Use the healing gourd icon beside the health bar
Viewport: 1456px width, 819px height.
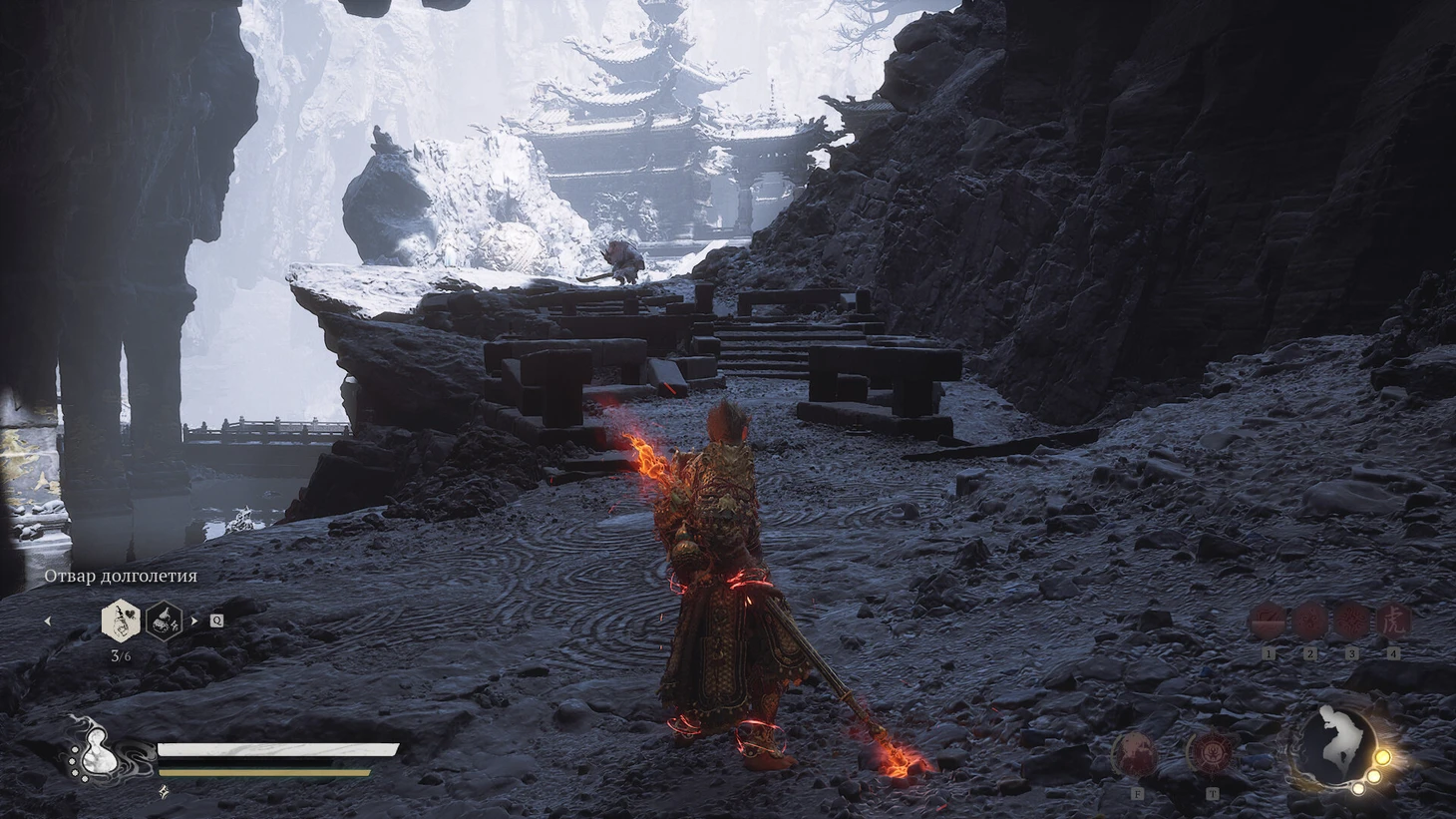click(93, 750)
